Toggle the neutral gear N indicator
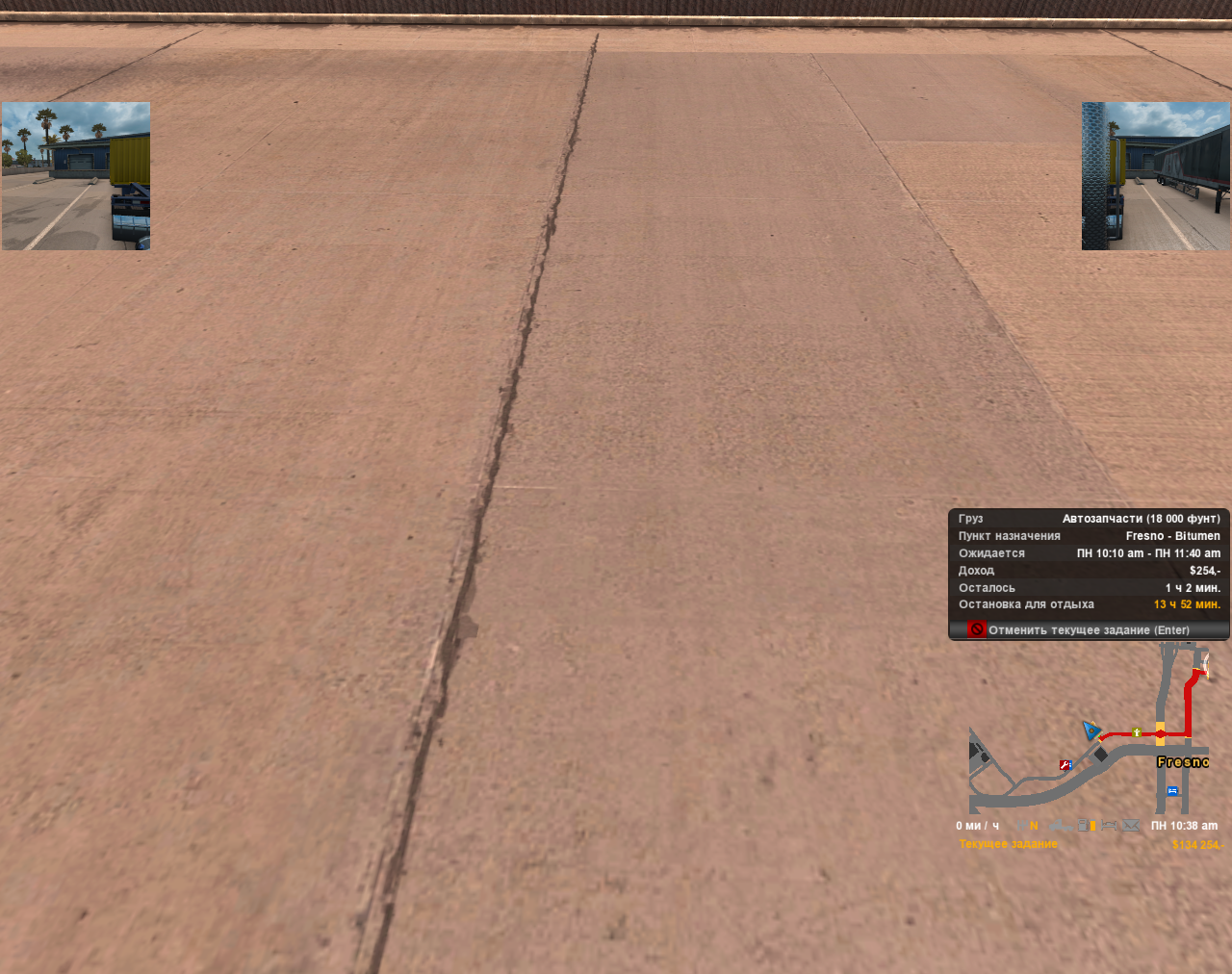The width and height of the screenshot is (1232, 974). [x=1034, y=825]
